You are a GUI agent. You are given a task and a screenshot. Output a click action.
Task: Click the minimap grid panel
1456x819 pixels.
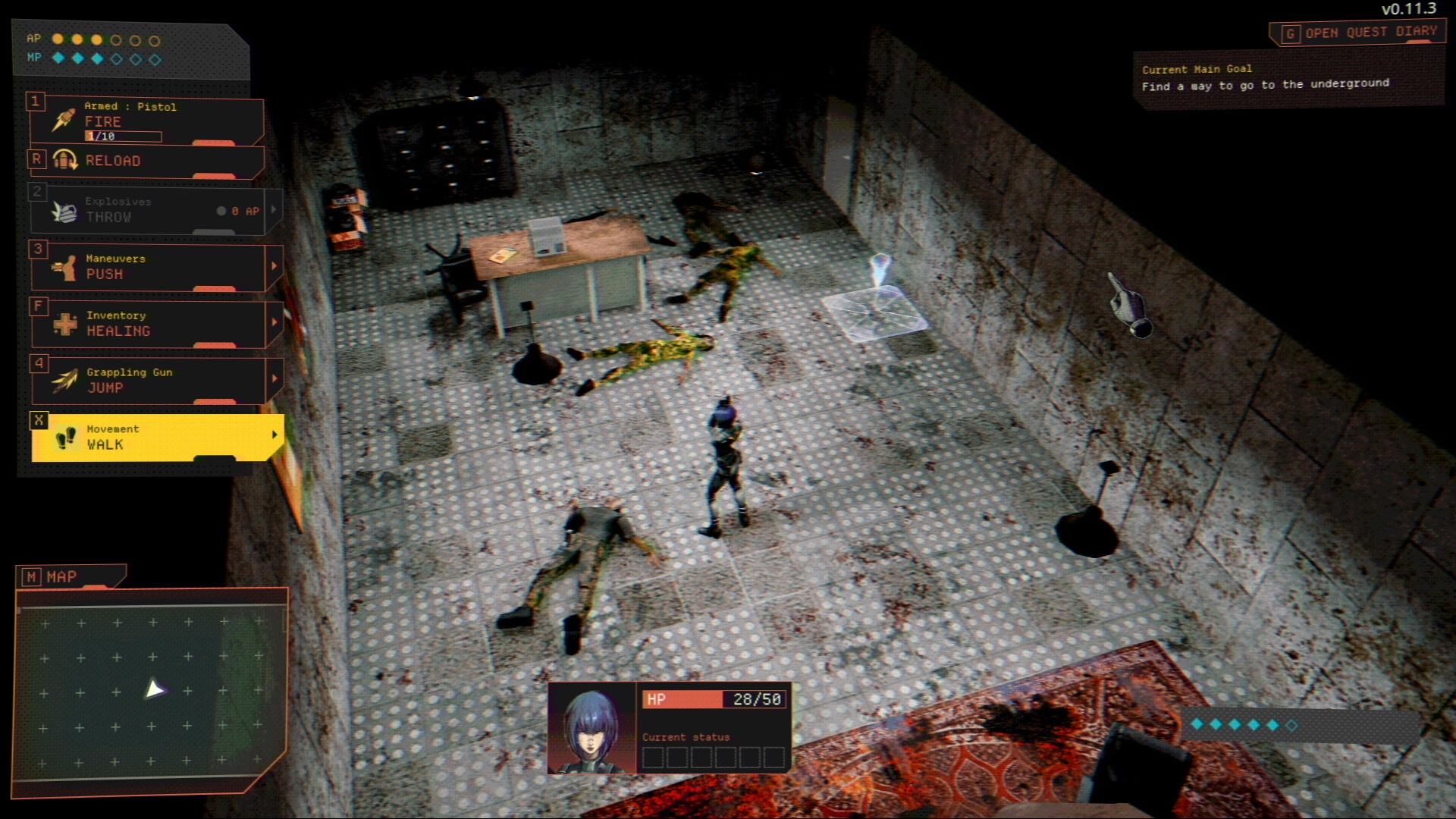152,692
